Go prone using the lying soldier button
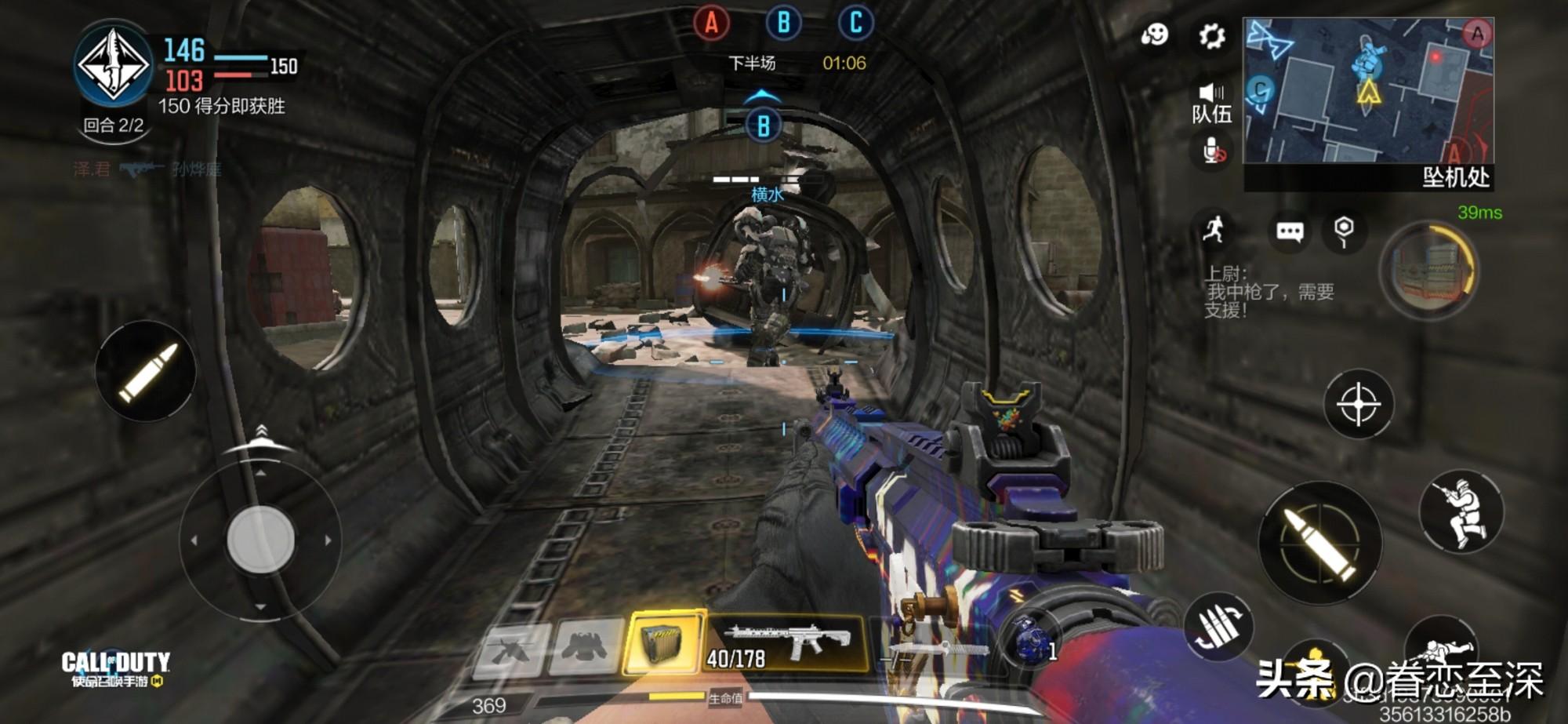Screen dimensions: 1568x724 click(x=1441, y=651)
